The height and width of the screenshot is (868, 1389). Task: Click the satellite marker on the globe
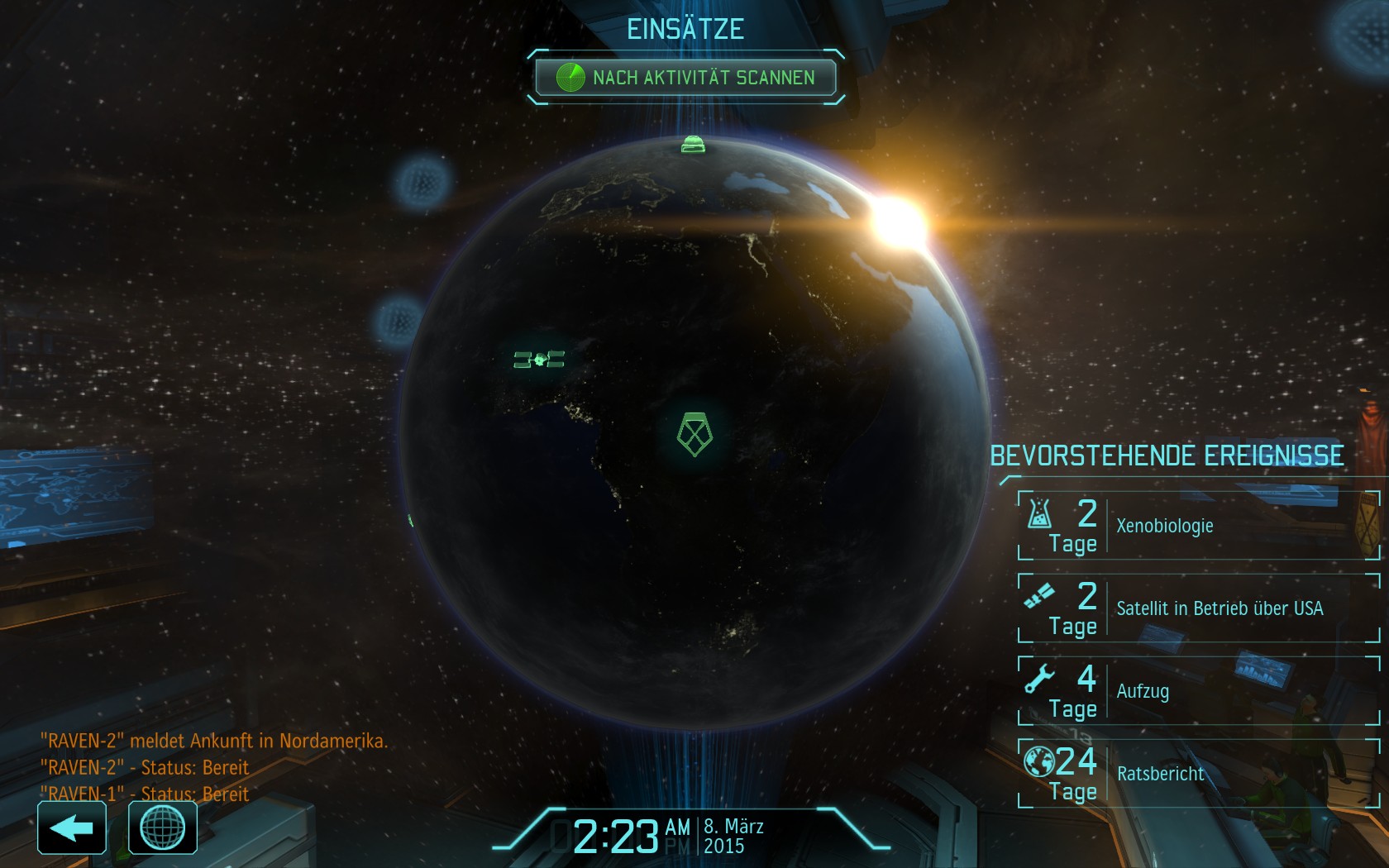(539, 360)
